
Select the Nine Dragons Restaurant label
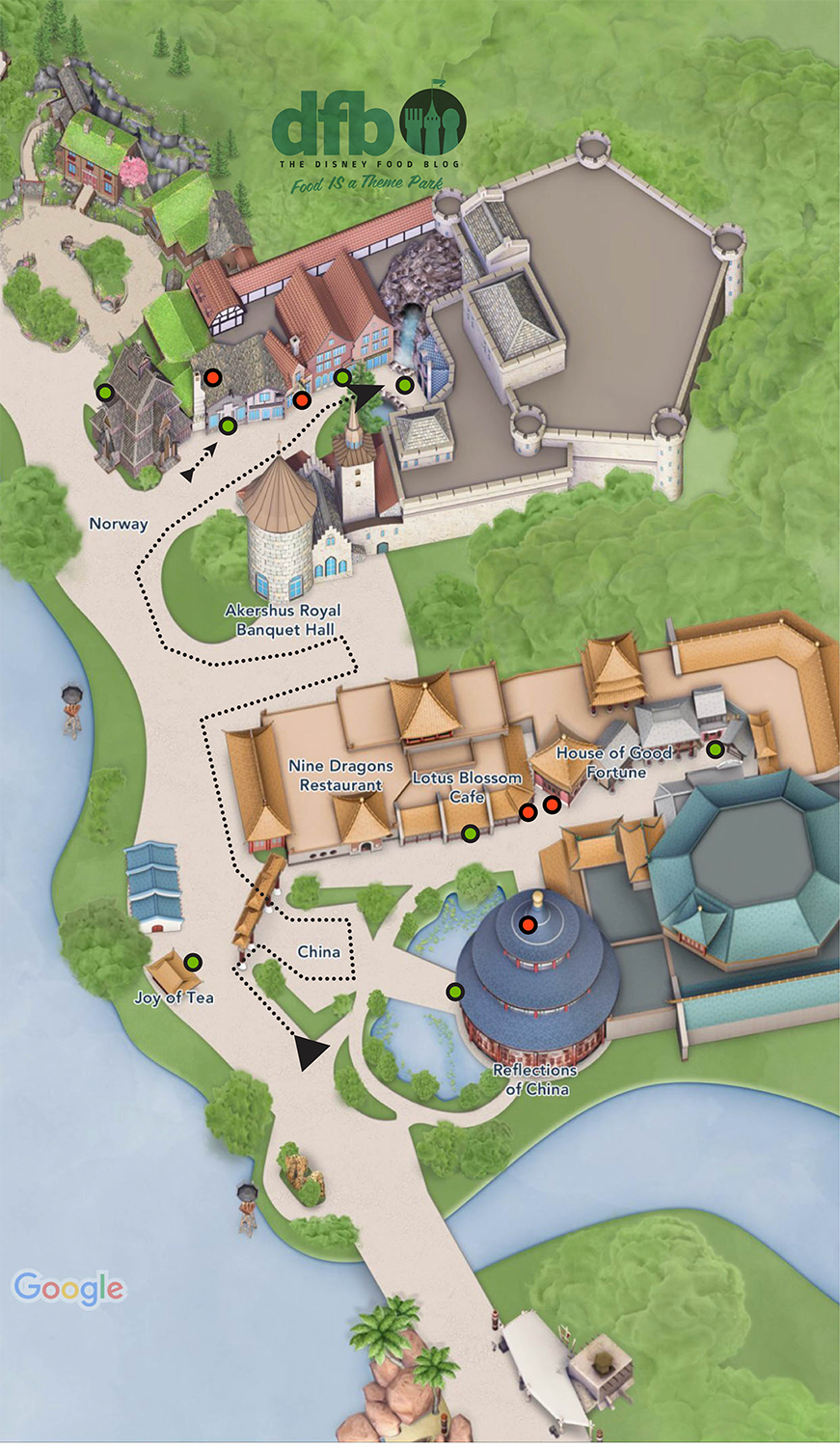click(x=340, y=776)
